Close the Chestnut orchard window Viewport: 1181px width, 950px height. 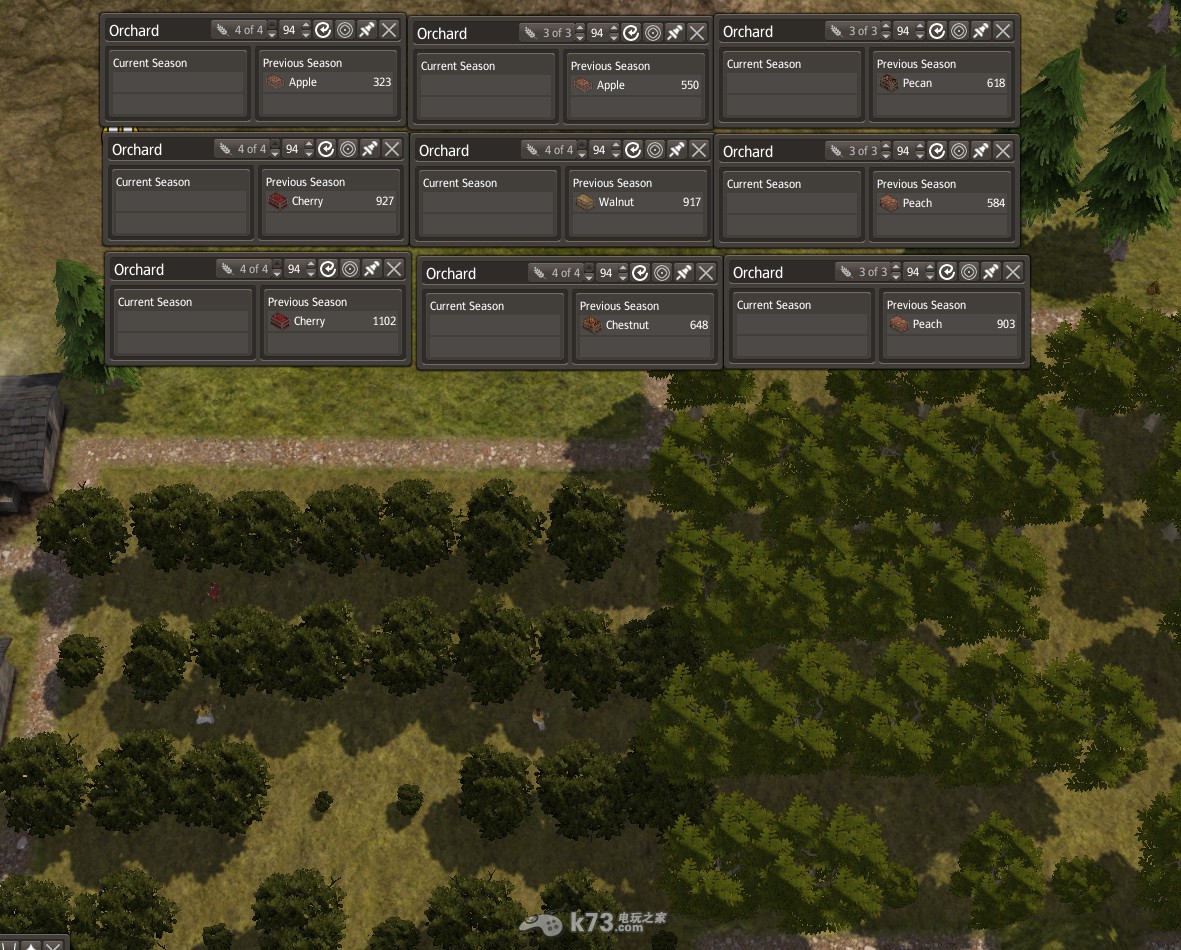pos(706,273)
